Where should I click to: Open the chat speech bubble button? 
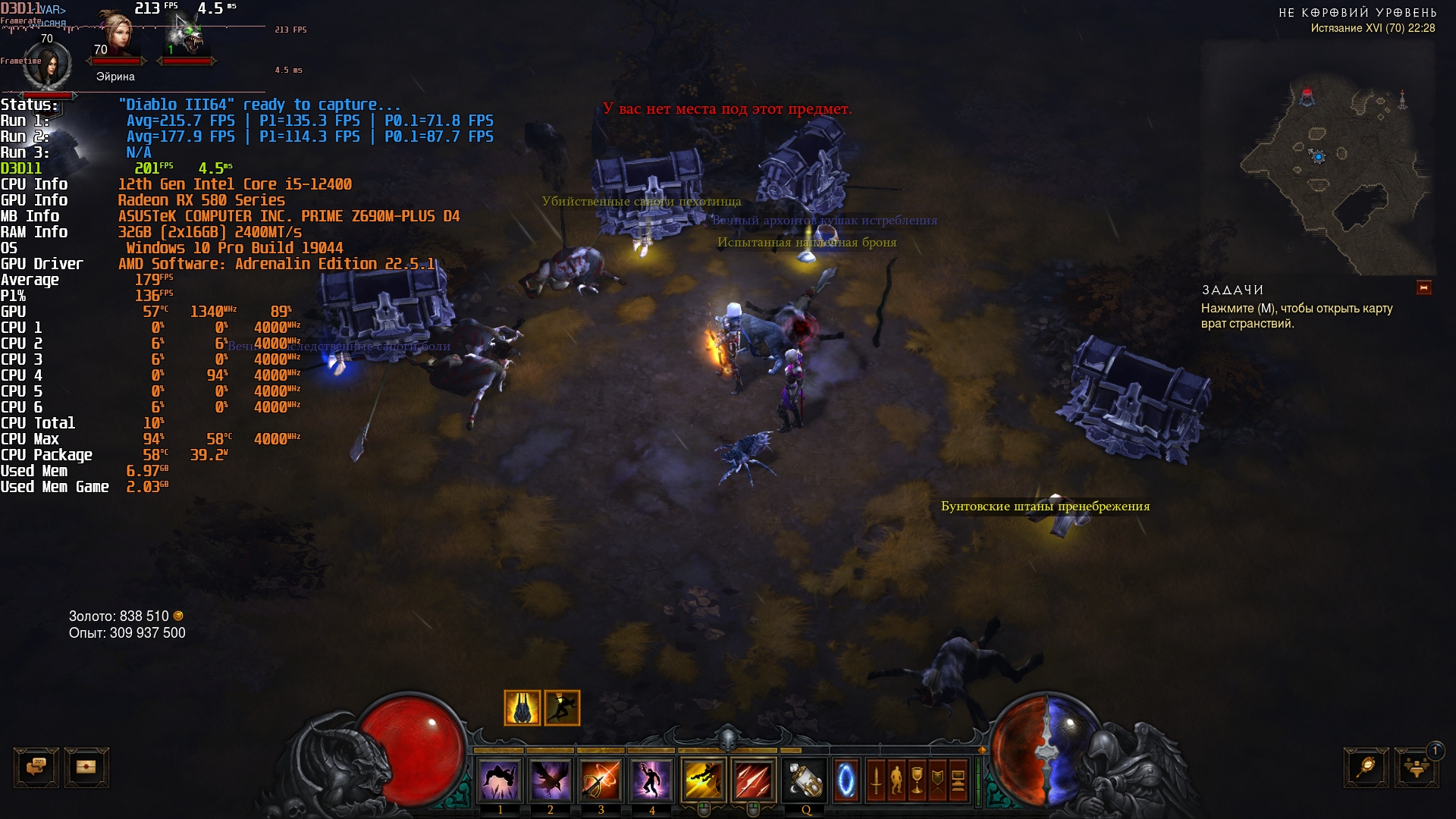(36, 767)
